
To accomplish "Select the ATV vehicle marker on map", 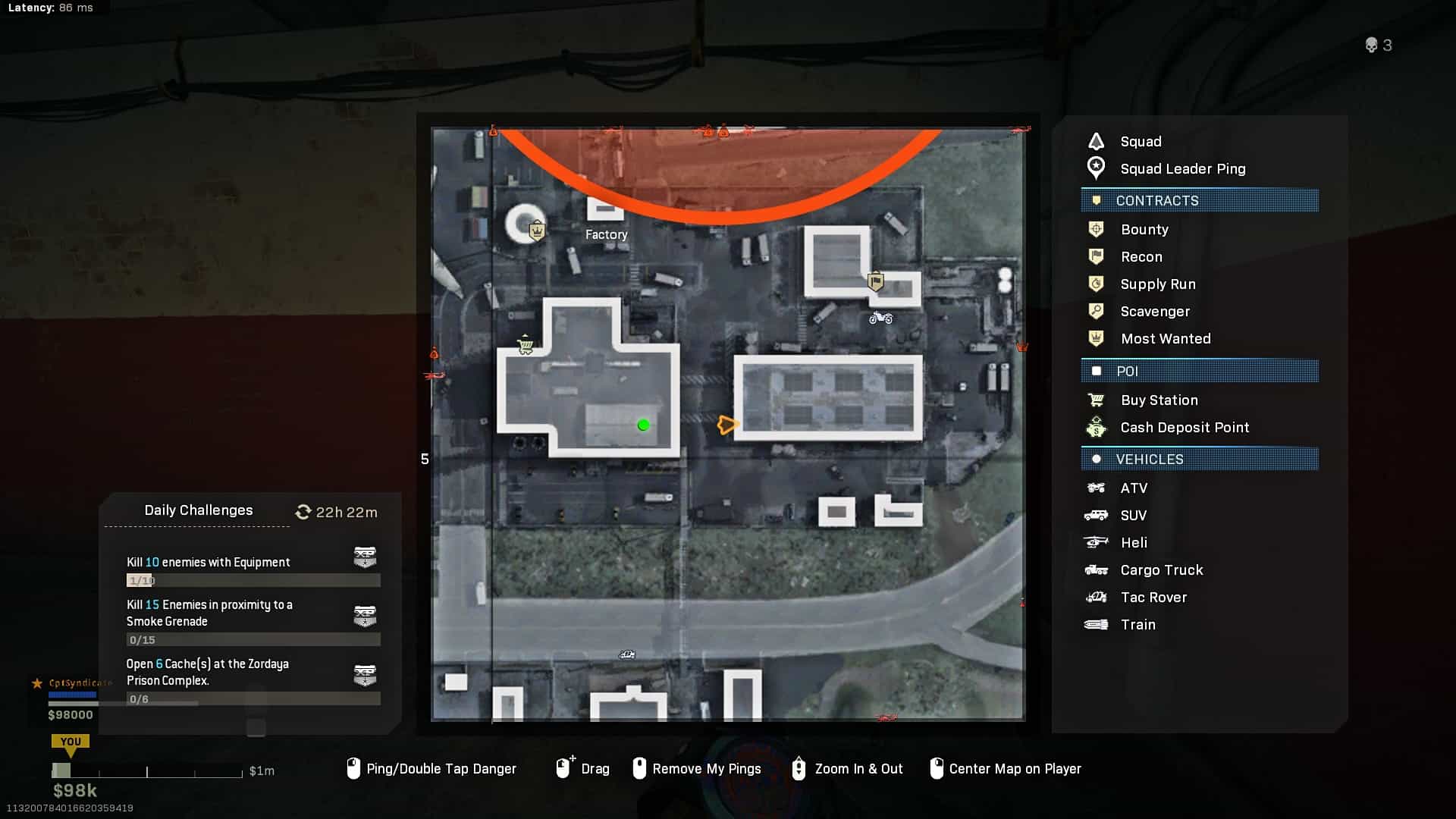I will tap(880, 318).
